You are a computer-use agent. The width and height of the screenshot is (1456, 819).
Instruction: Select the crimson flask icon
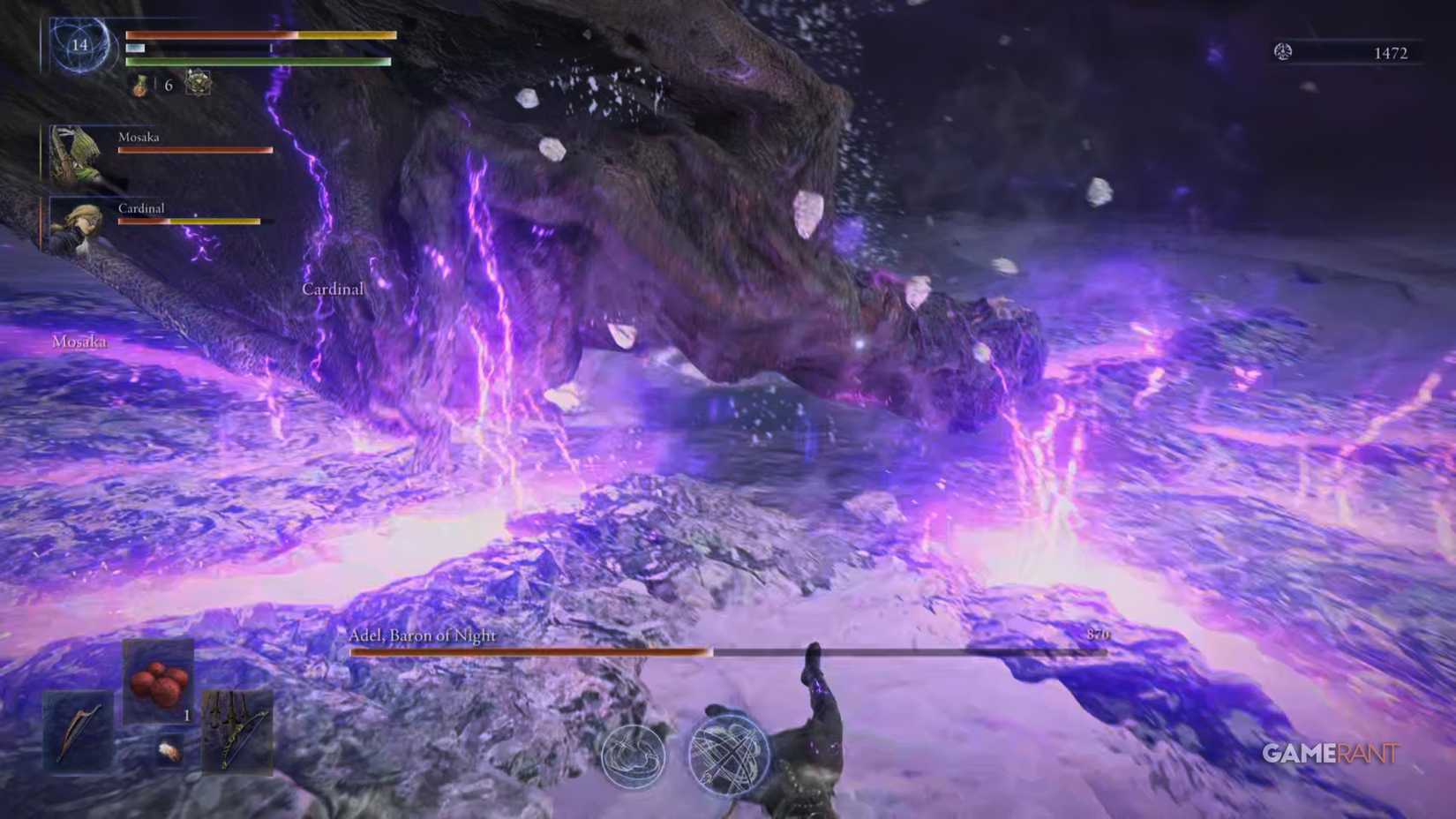[x=141, y=86]
